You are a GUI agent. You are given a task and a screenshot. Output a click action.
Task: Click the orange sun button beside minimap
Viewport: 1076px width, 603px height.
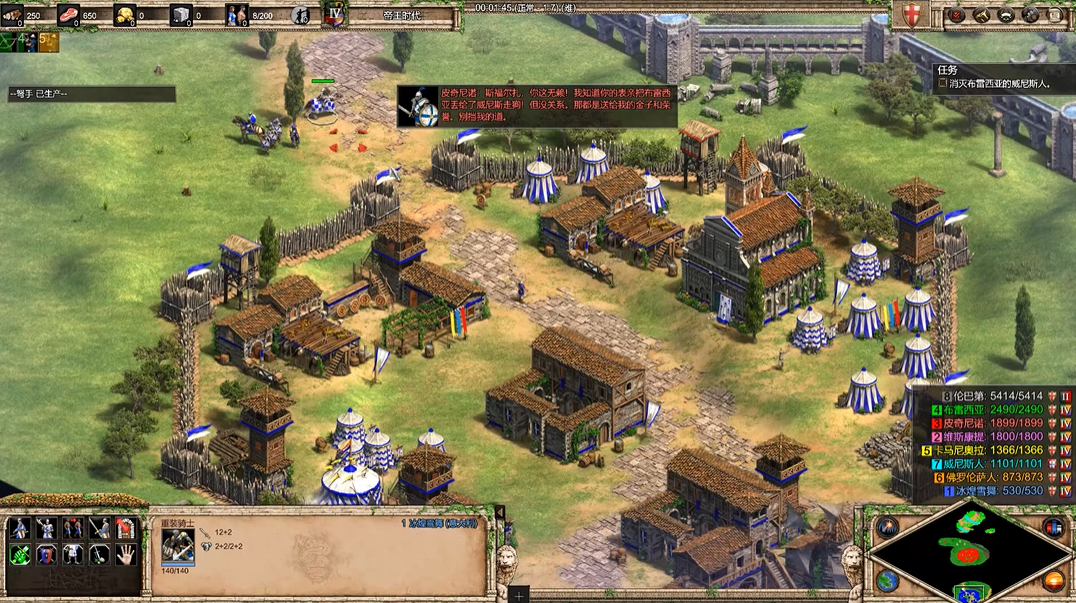pos(1053,580)
